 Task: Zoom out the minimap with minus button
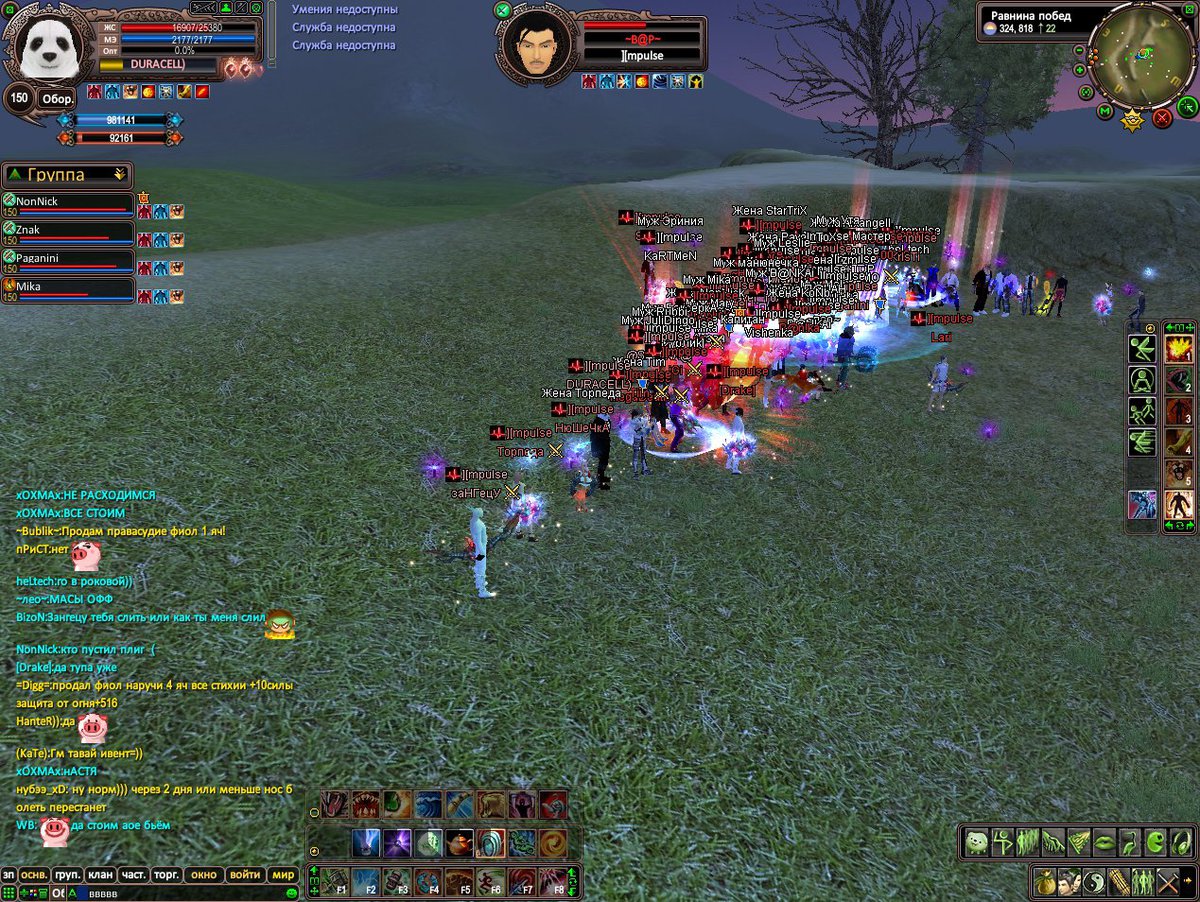[x=1081, y=49]
